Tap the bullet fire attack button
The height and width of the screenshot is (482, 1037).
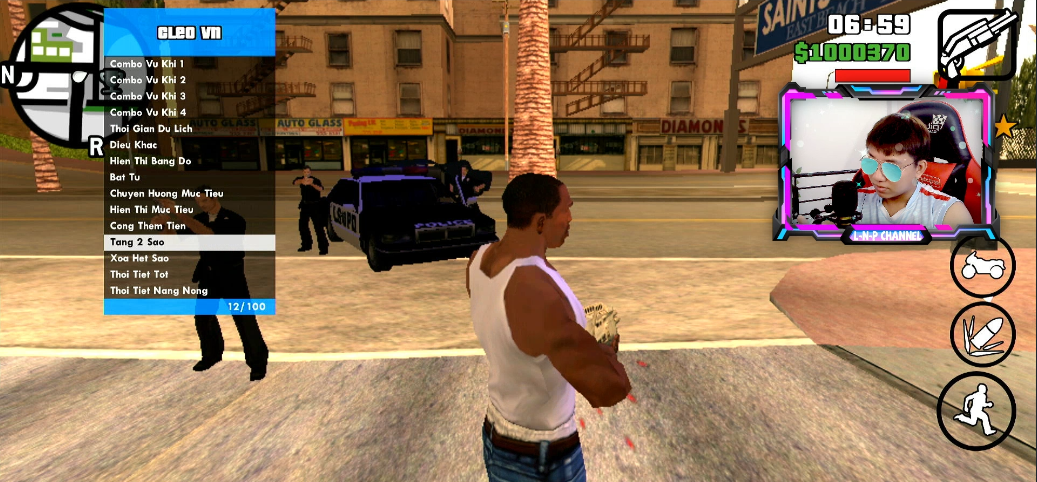[982, 335]
